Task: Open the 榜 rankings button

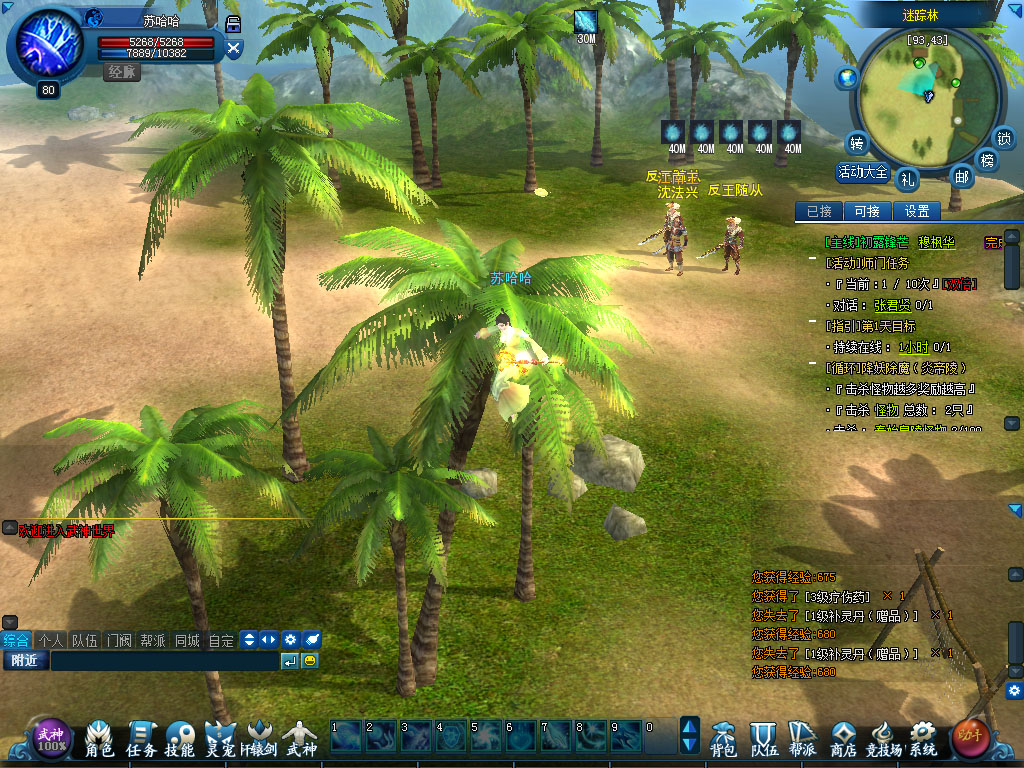Action: (988, 160)
